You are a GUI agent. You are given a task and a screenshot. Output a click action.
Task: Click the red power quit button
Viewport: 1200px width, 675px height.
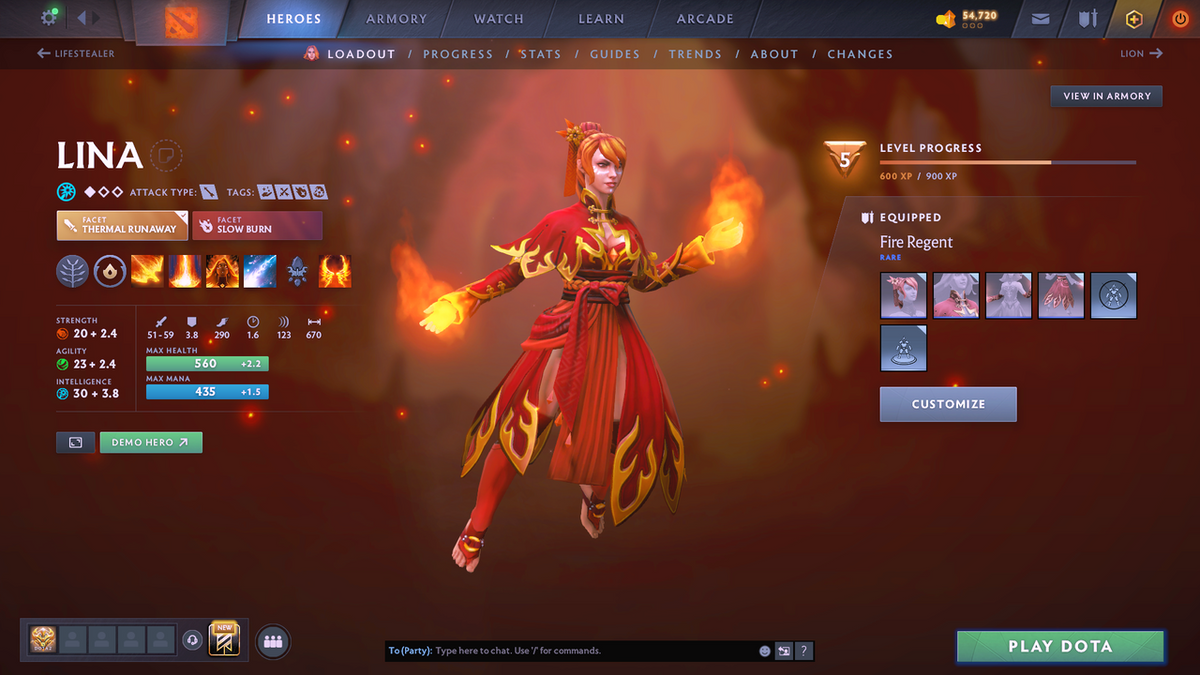1180,19
